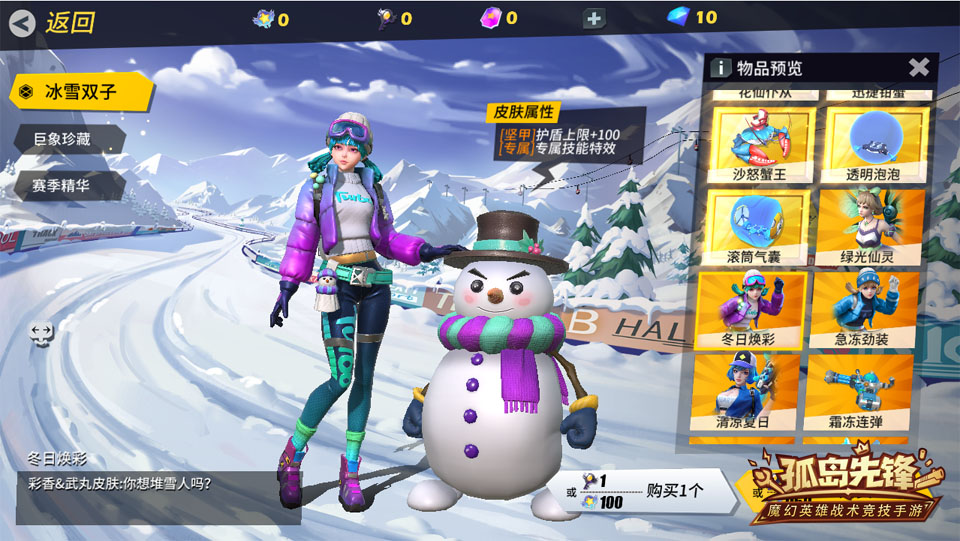Select the 沙怒蟹王 item tile
The height and width of the screenshot is (541, 960).
coord(760,146)
